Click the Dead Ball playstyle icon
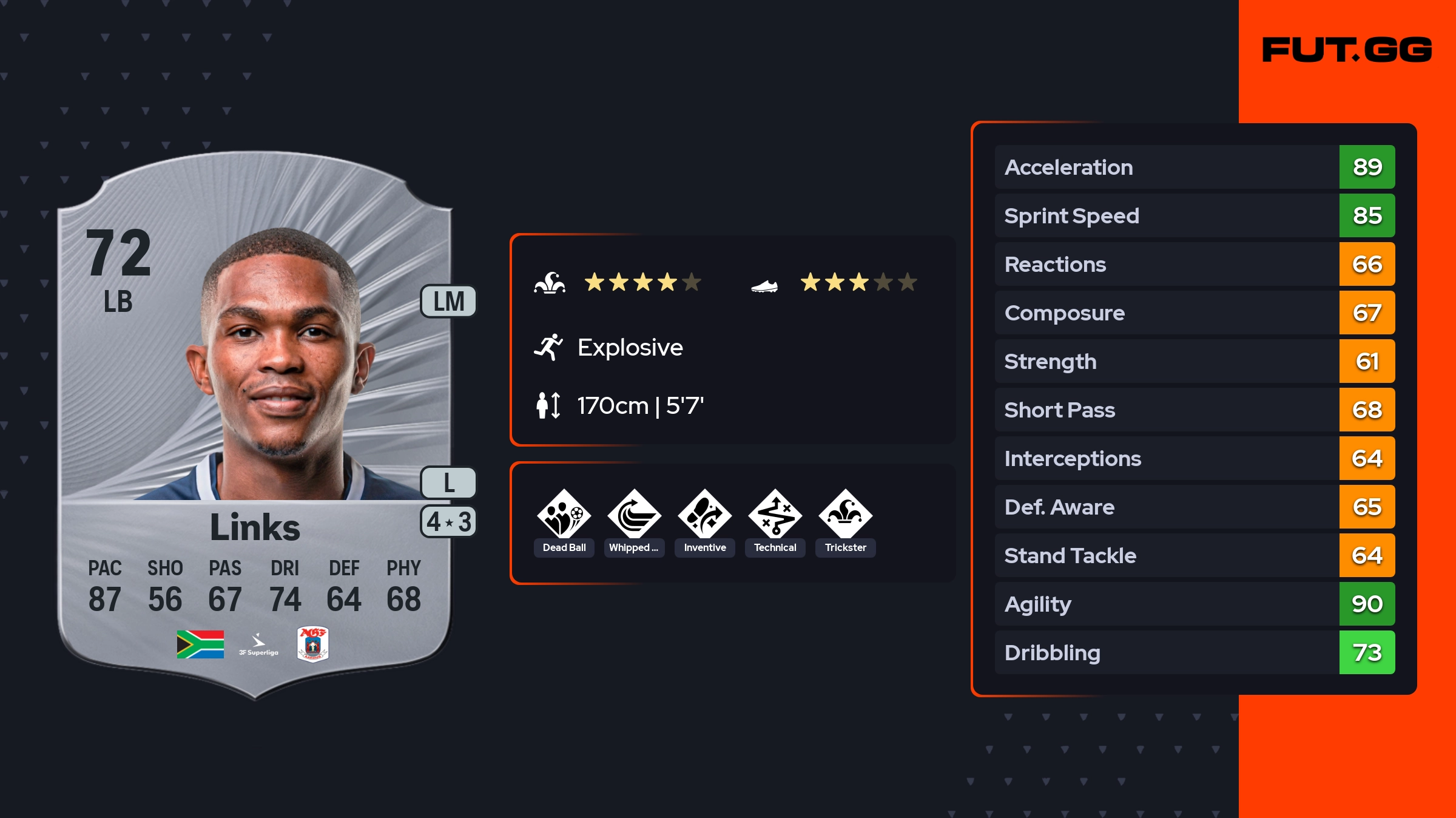Screen dimensions: 1456x818 click(x=564, y=515)
